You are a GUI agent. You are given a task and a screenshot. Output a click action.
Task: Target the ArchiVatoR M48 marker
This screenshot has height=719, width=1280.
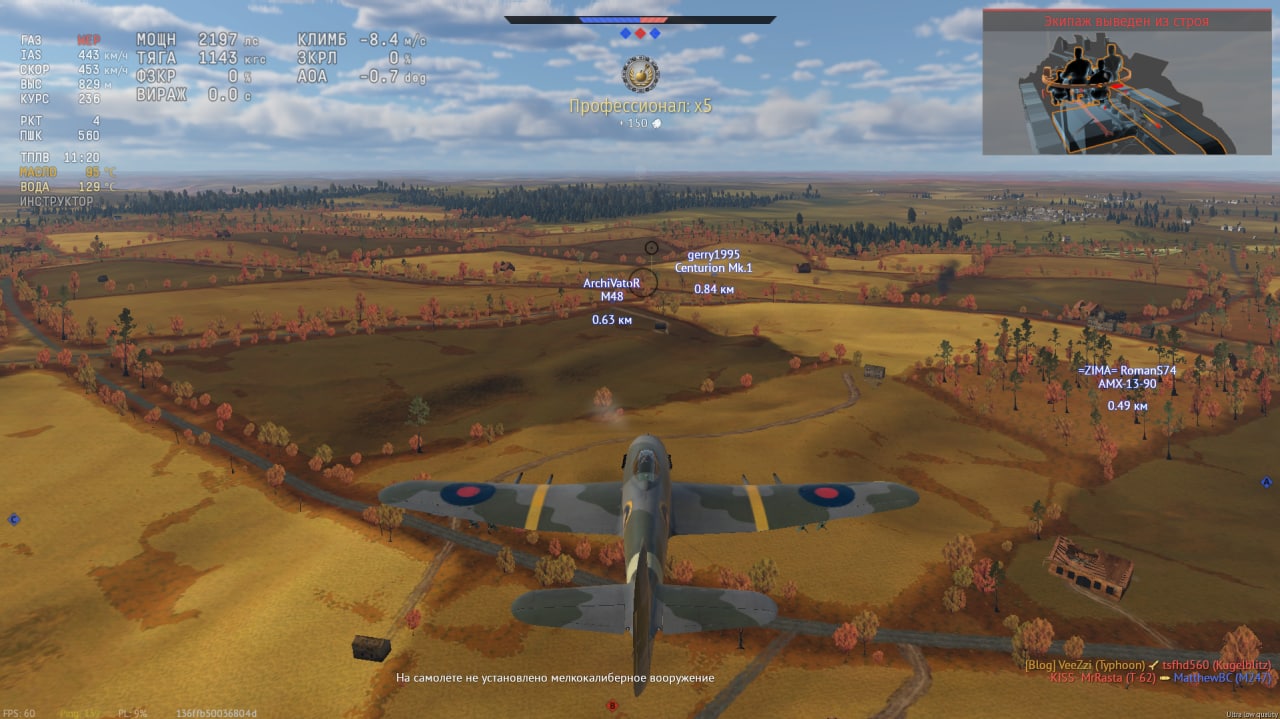611,290
